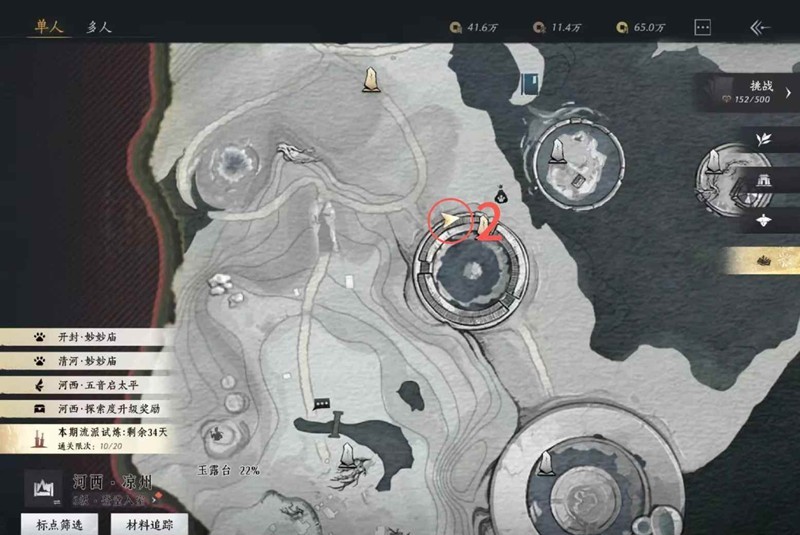Select the bird icon side tab
This screenshot has width=800, height=535.
click(764, 220)
